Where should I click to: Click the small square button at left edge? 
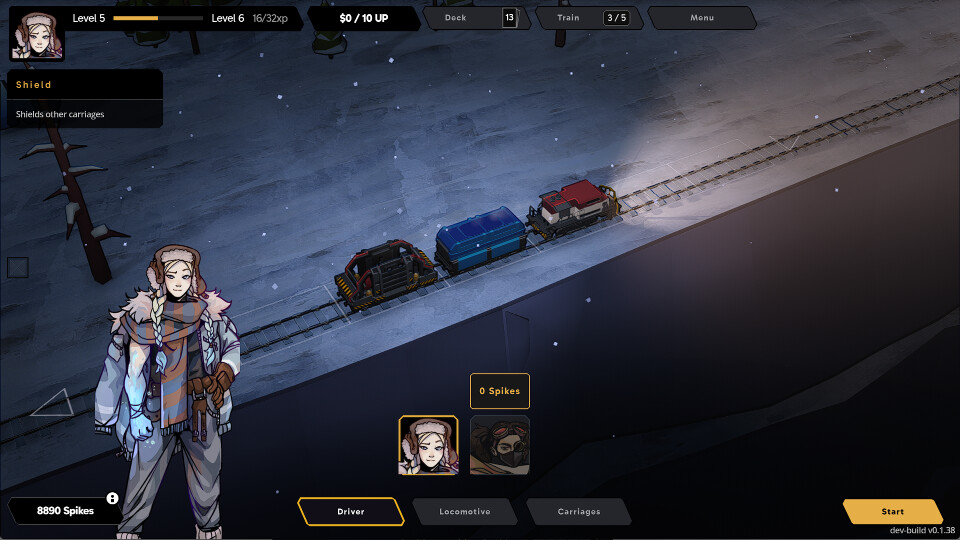18,267
